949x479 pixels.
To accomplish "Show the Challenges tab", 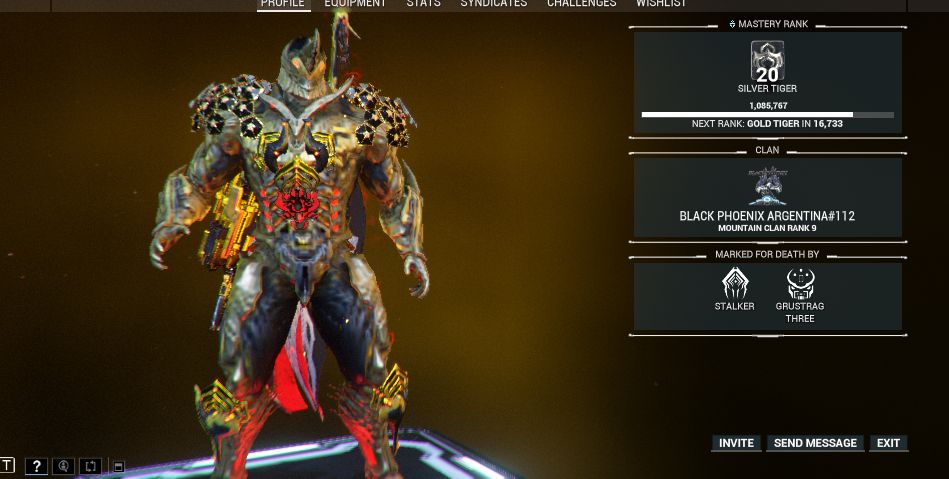I will tap(581, 4).
